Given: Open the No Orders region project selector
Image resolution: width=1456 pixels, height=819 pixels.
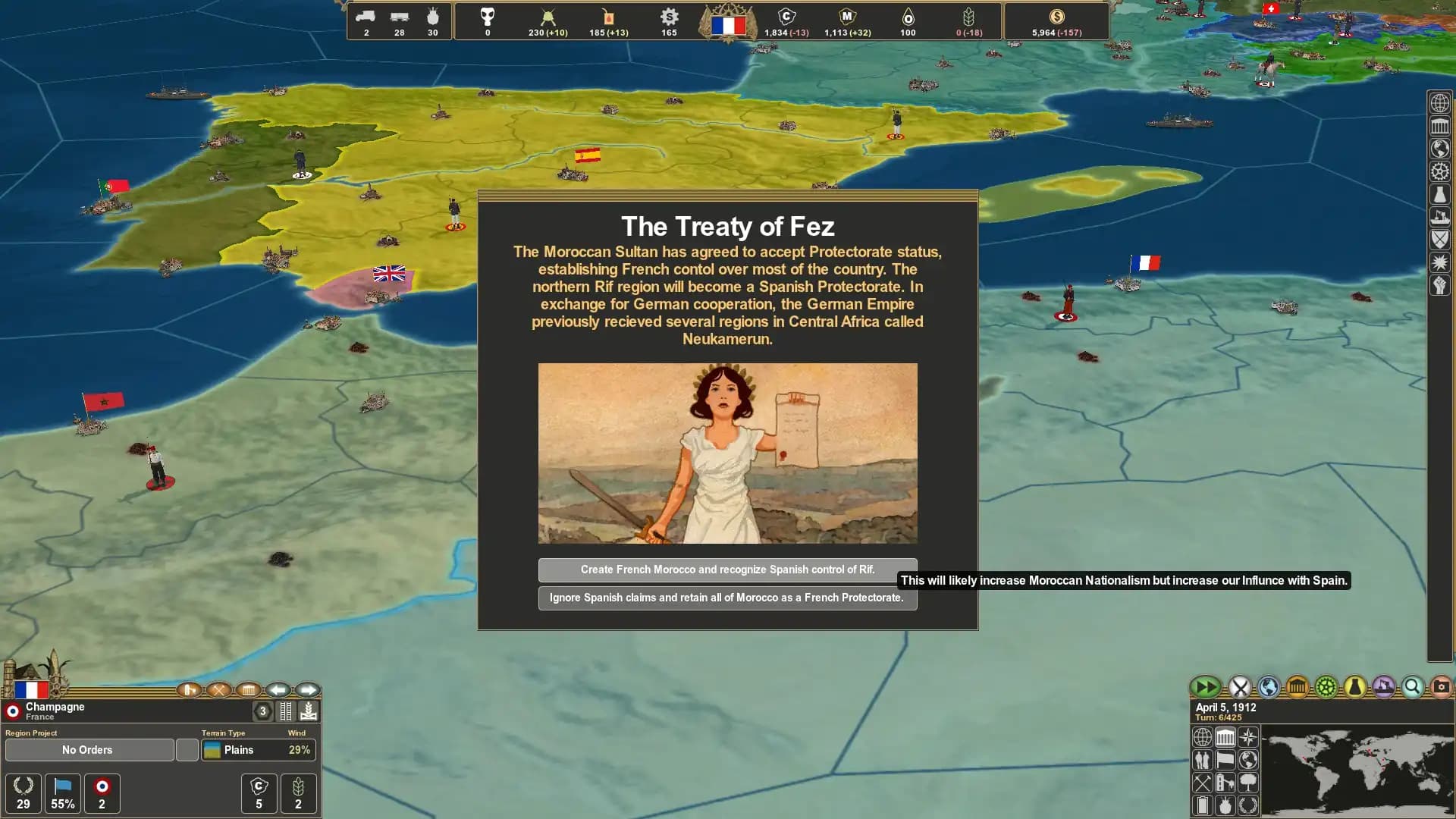Looking at the screenshot, I should point(88,750).
